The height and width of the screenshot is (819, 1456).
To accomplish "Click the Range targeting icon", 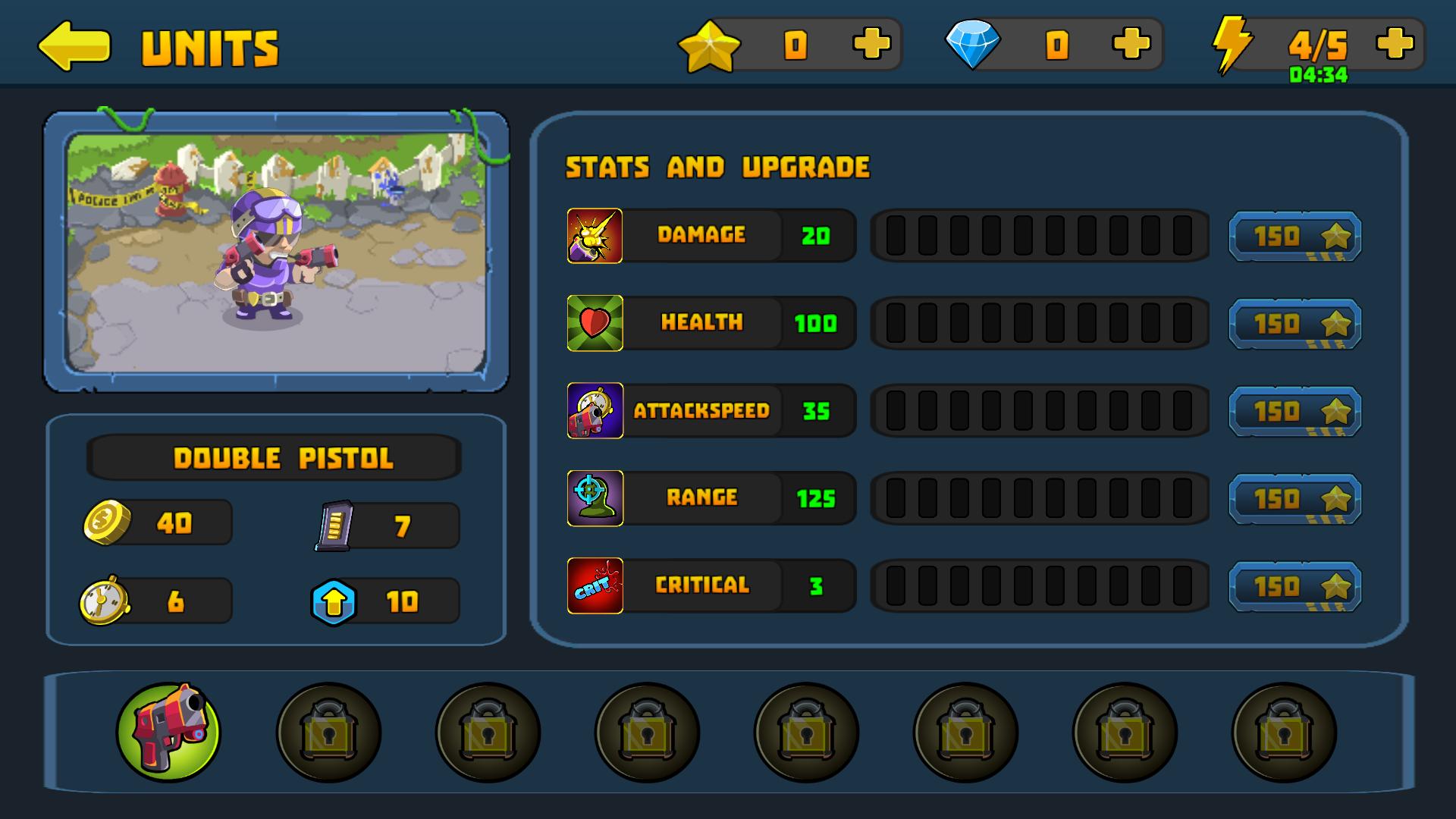I will tap(595, 497).
